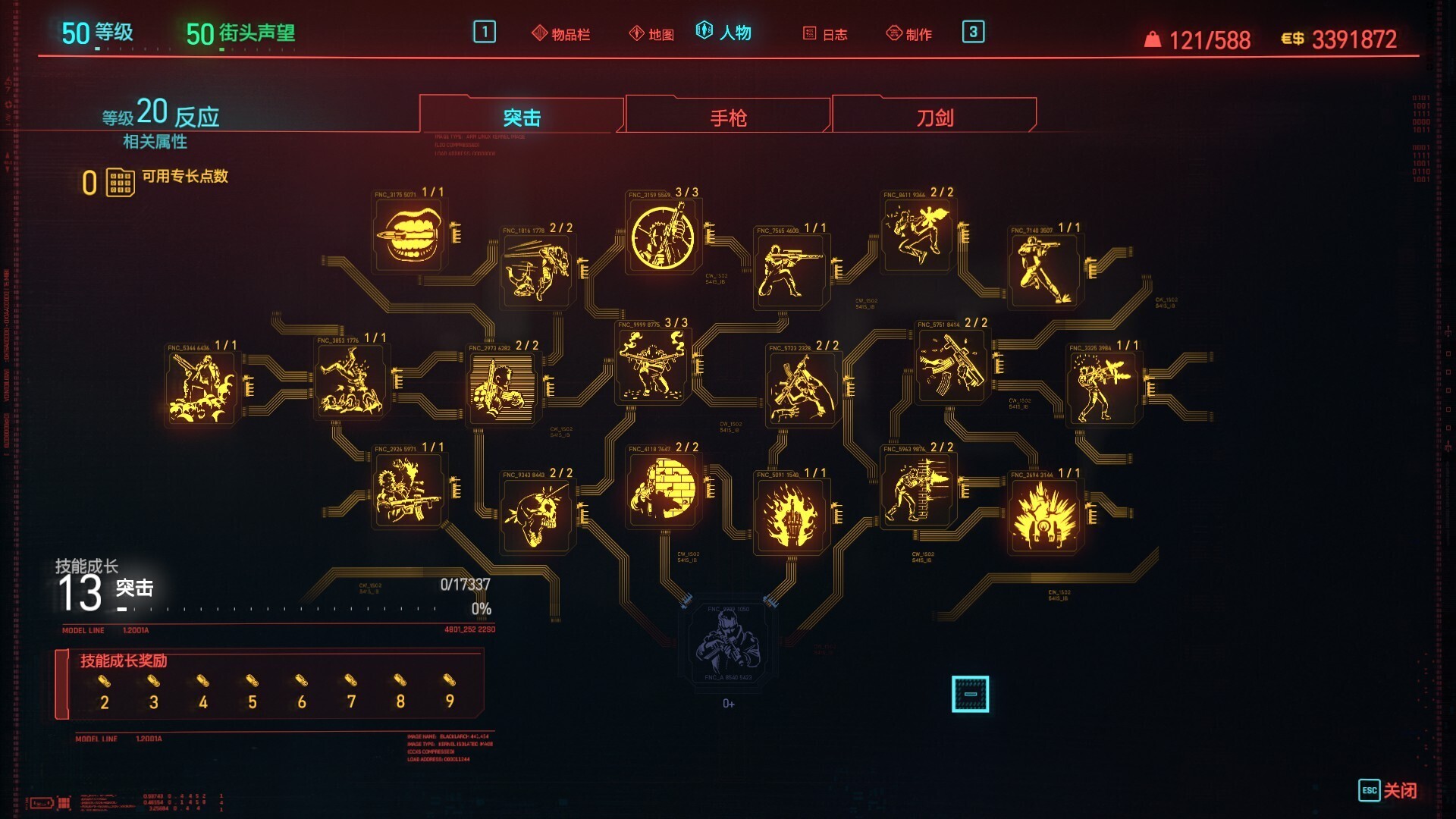The height and width of the screenshot is (819, 1456).
Task: Select the flaming hand perk
Action: [789, 516]
